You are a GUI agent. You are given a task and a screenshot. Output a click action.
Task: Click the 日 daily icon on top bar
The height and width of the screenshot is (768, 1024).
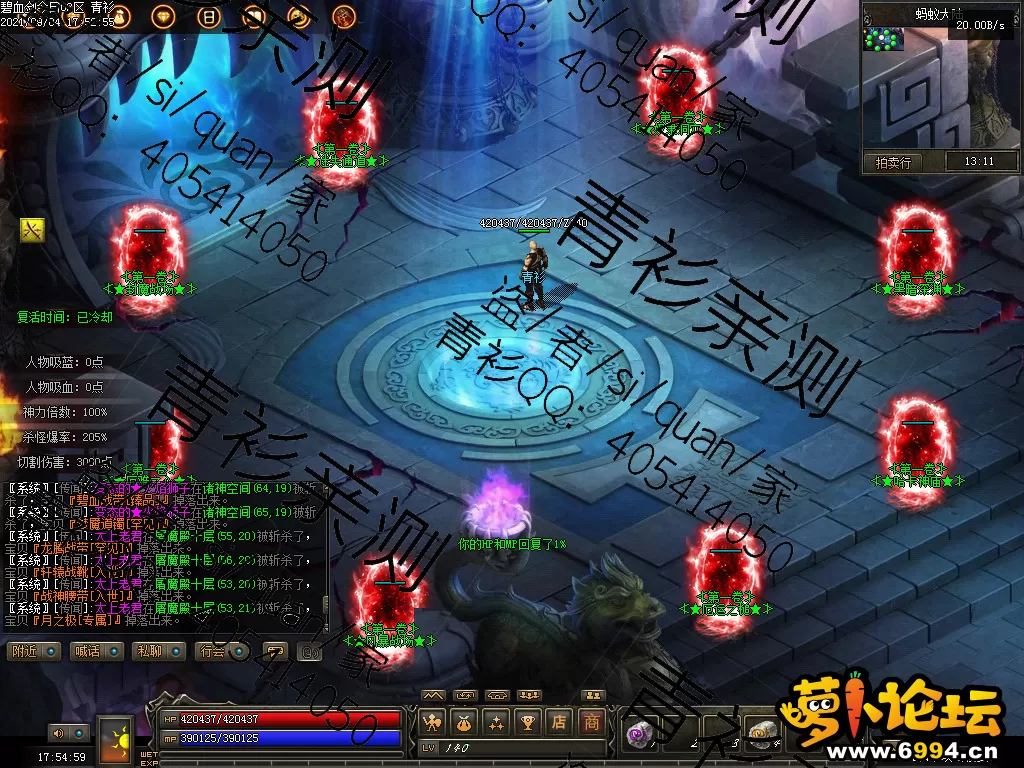click(208, 16)
